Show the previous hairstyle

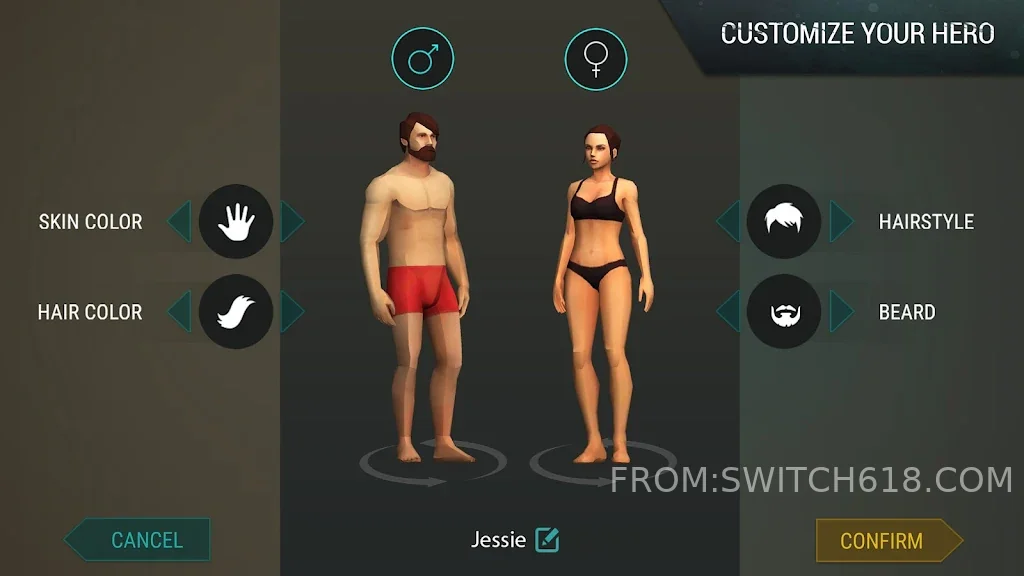728,222
